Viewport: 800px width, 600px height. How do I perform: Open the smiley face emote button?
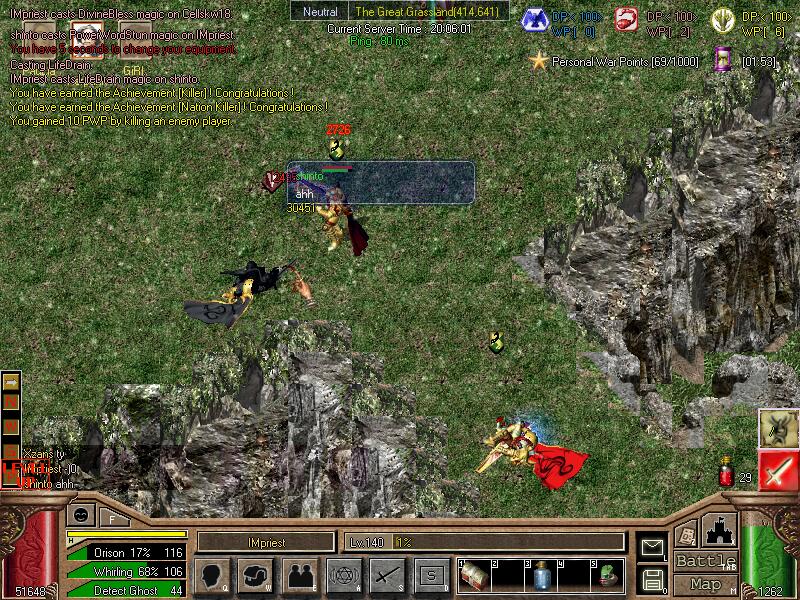pos(79,515)
